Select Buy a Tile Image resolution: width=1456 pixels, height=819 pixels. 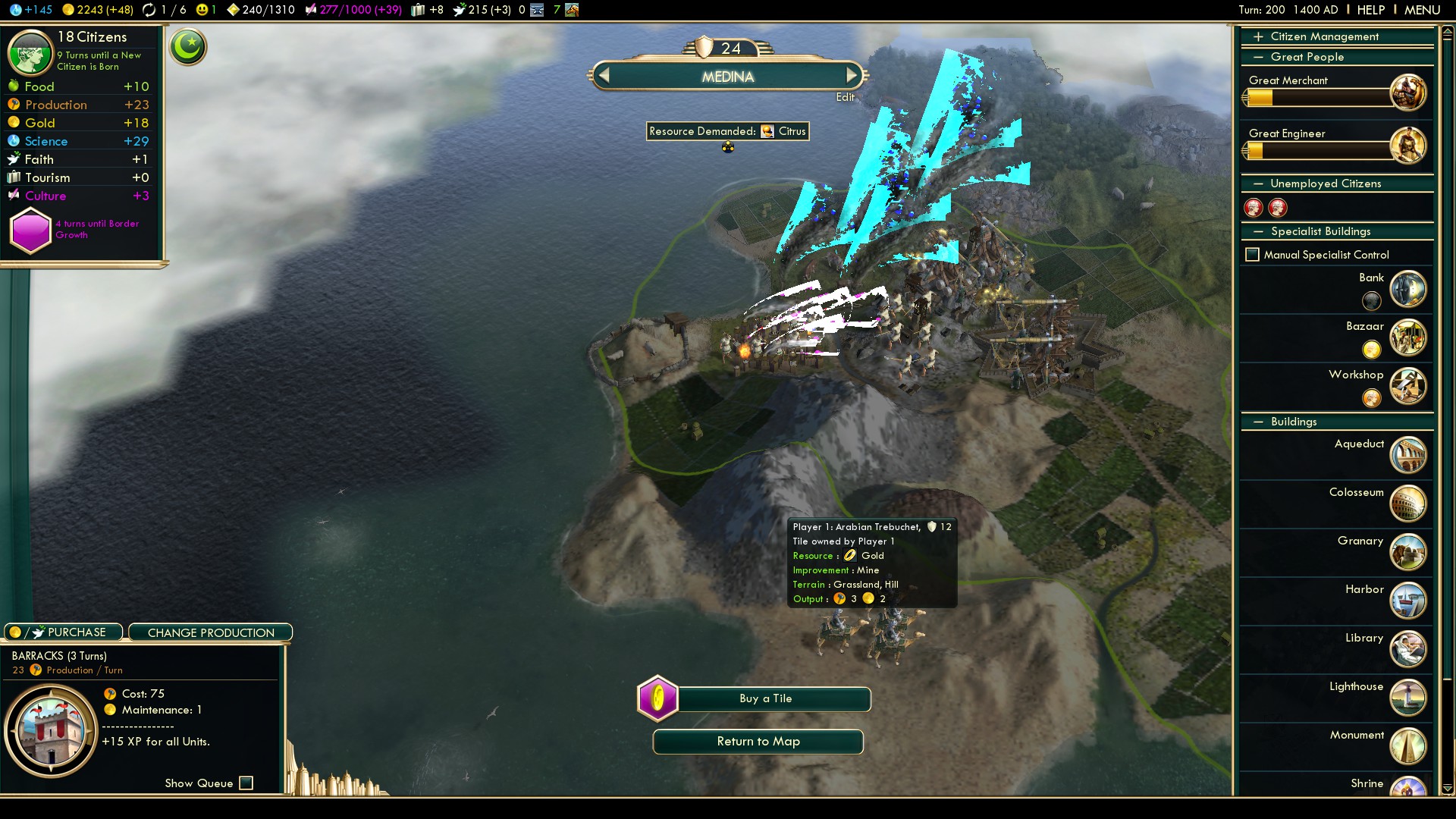point(765,698)
